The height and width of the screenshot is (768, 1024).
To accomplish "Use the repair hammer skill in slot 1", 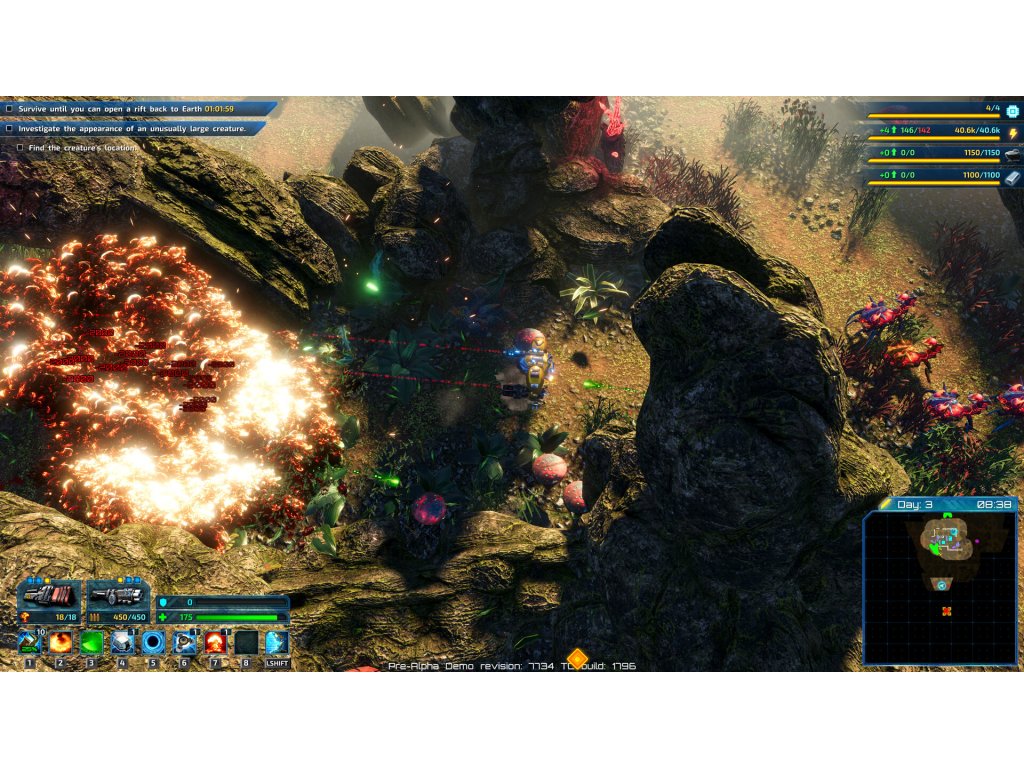I will click(29, 642).
